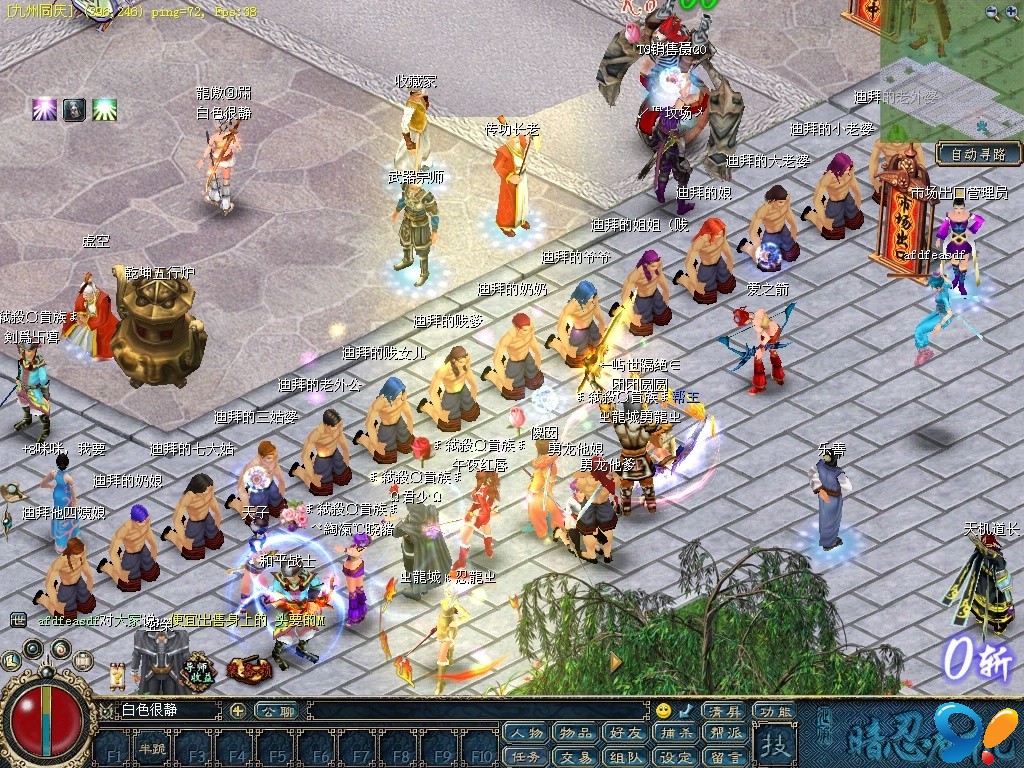Click the 清屏 clear screen button
The height and width of the screenshot is (768, 1024).
click(x=725, y=711)
